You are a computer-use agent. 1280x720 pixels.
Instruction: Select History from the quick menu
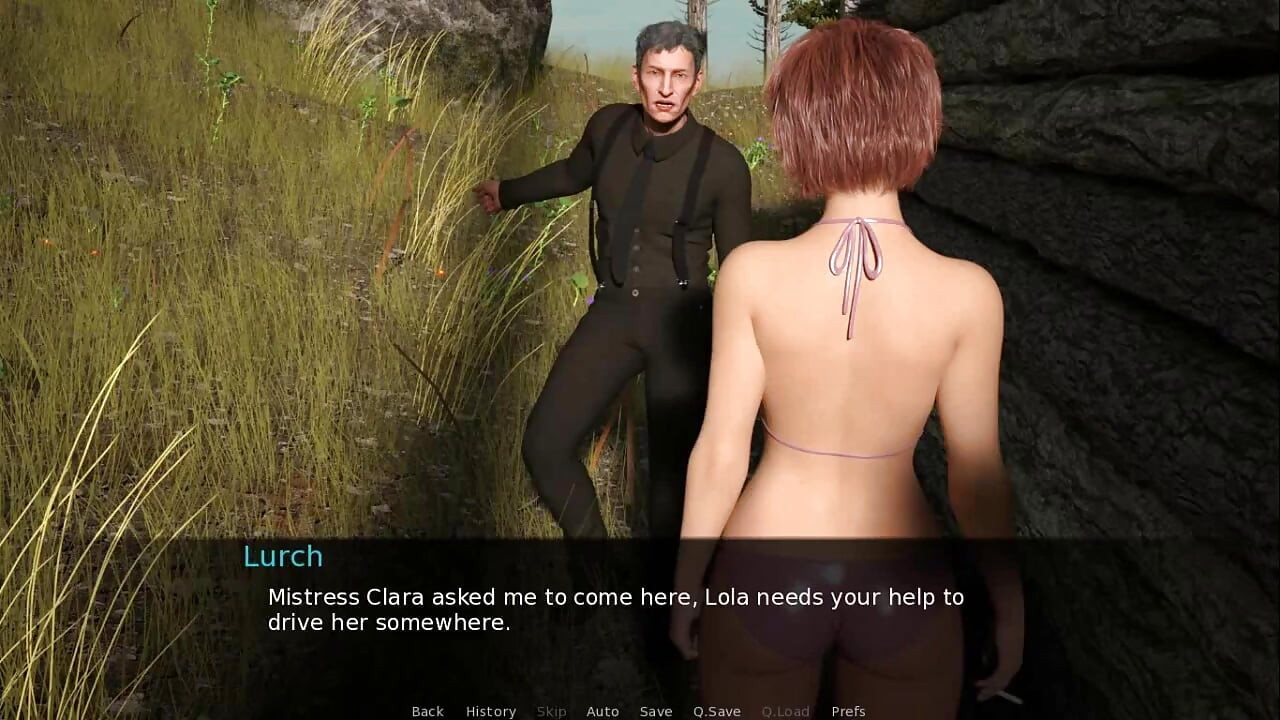(491, 711)
